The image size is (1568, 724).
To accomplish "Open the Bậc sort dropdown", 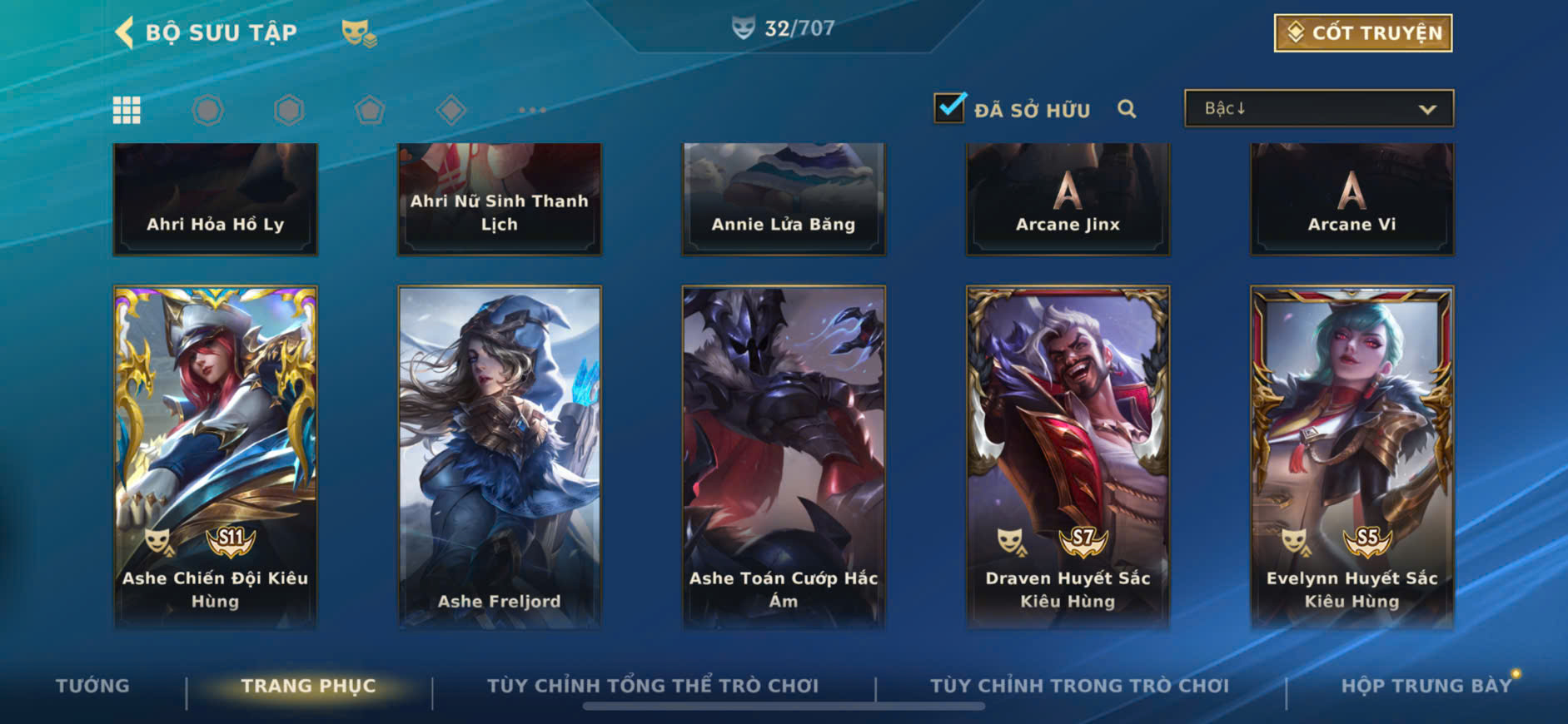I will coord(1319,109).
